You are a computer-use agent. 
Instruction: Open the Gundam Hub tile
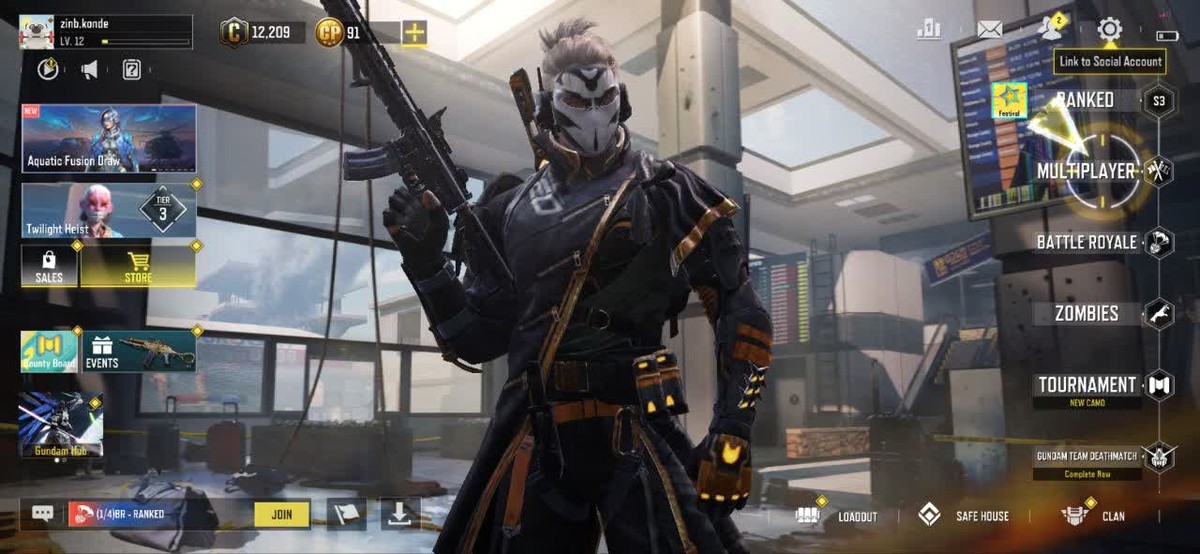click(60, 425)
